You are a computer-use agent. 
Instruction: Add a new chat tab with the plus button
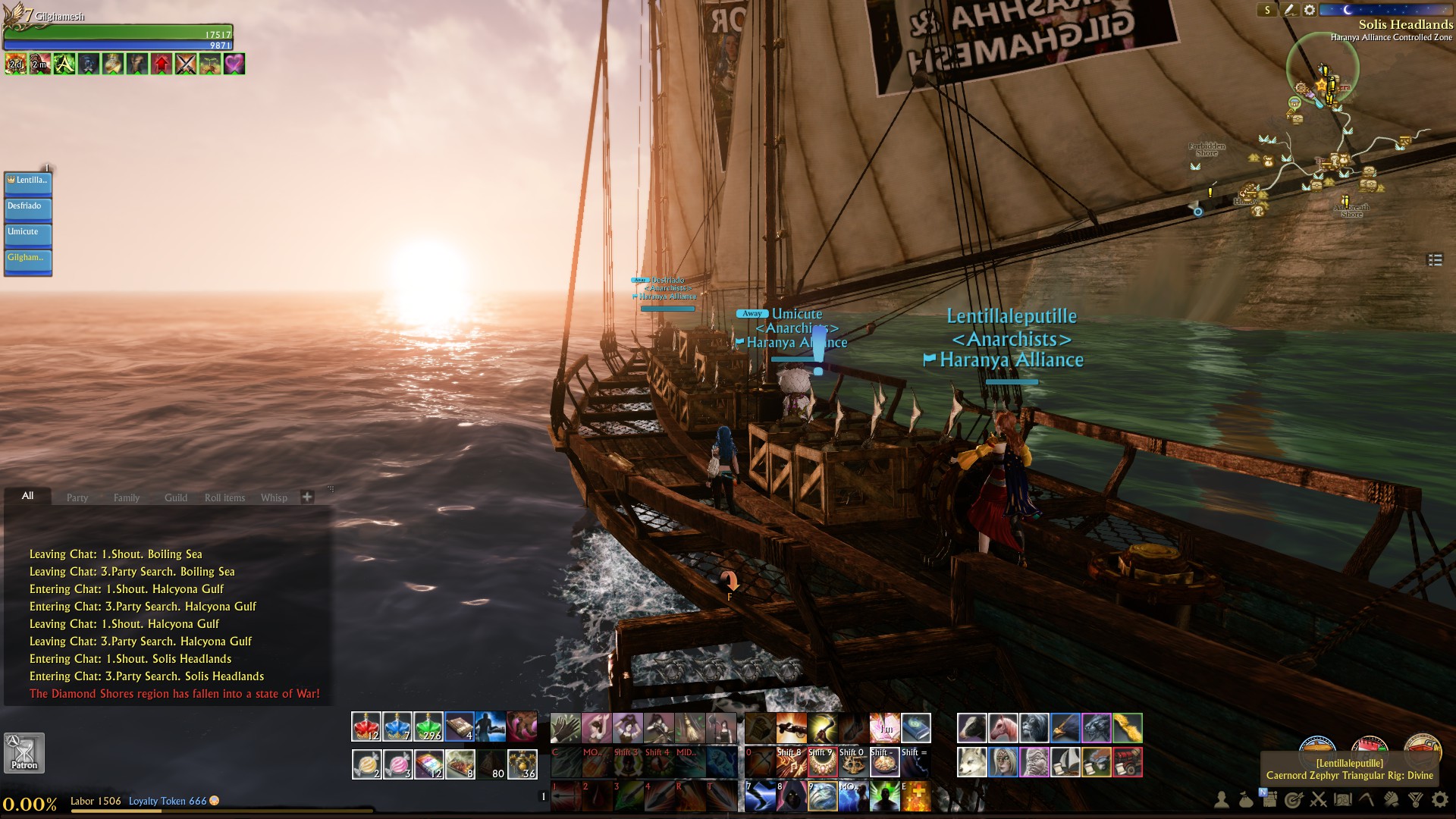pos(306,497)
